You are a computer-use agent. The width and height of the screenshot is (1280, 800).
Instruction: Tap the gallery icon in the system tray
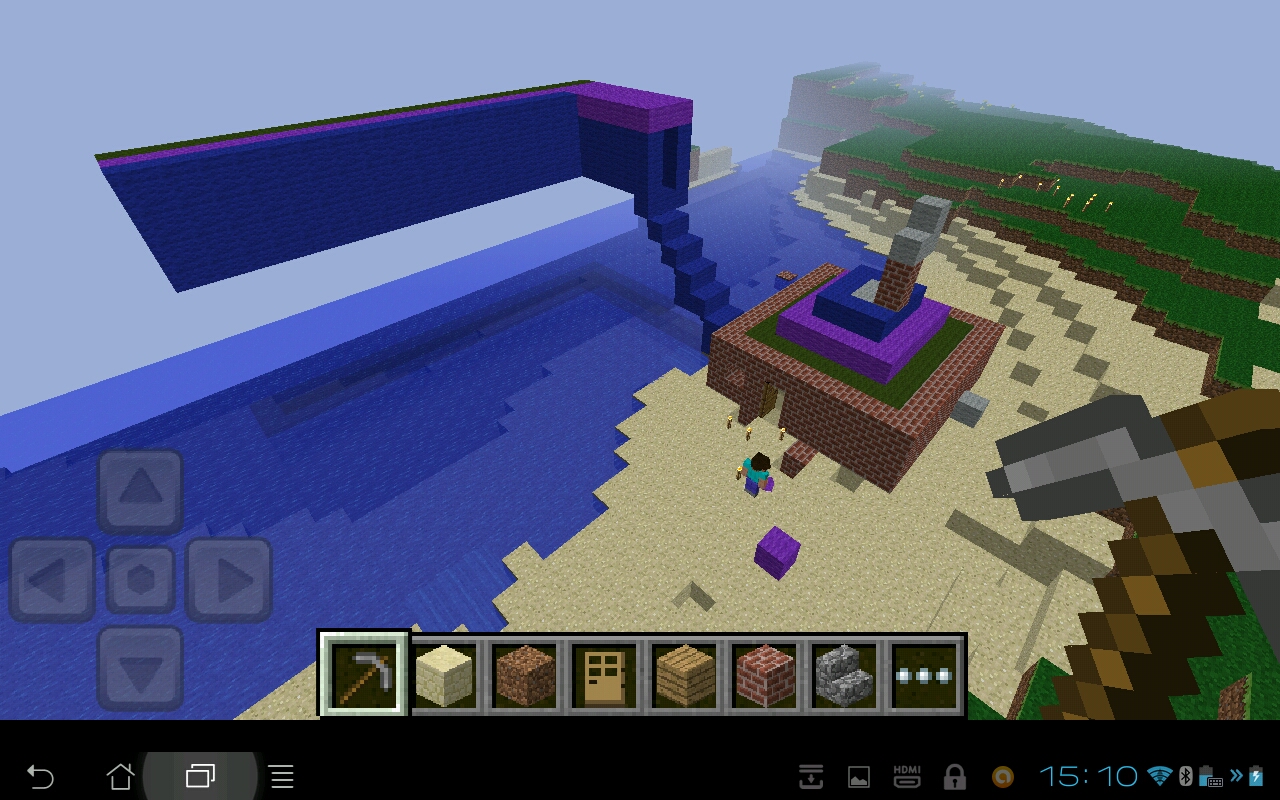pos(858,776)
